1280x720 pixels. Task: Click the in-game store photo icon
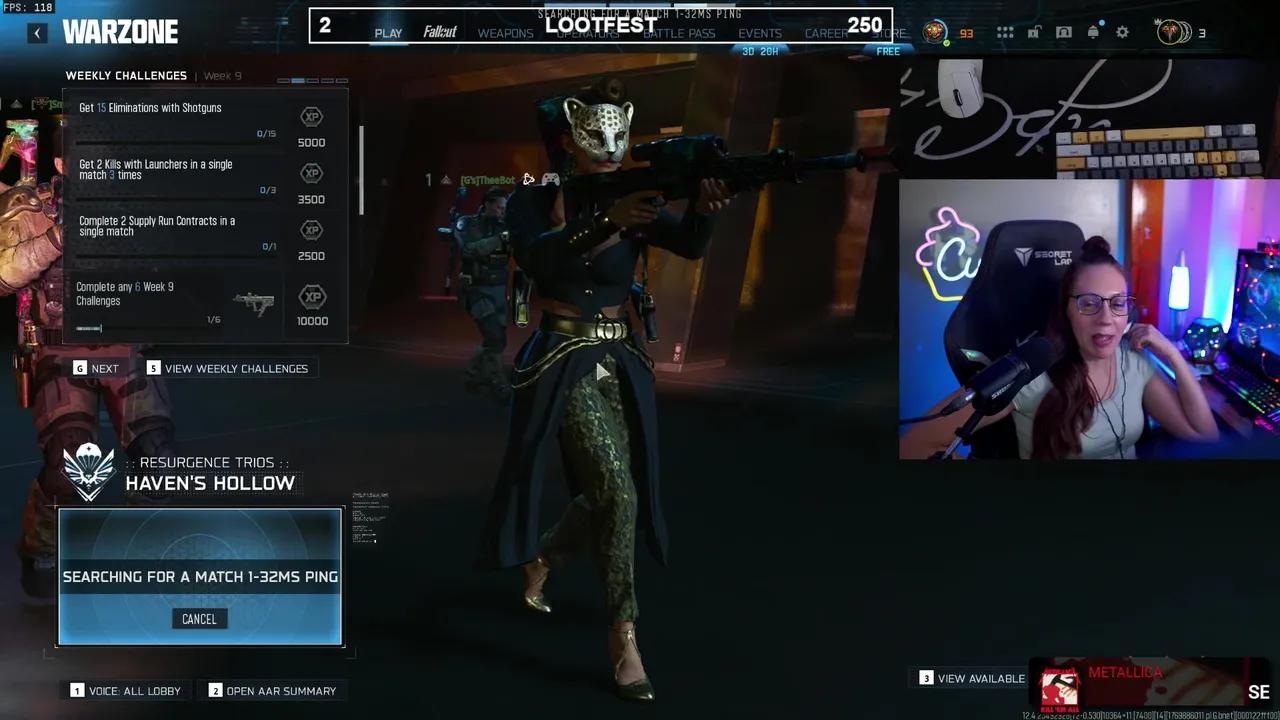tap(1064, 32)
